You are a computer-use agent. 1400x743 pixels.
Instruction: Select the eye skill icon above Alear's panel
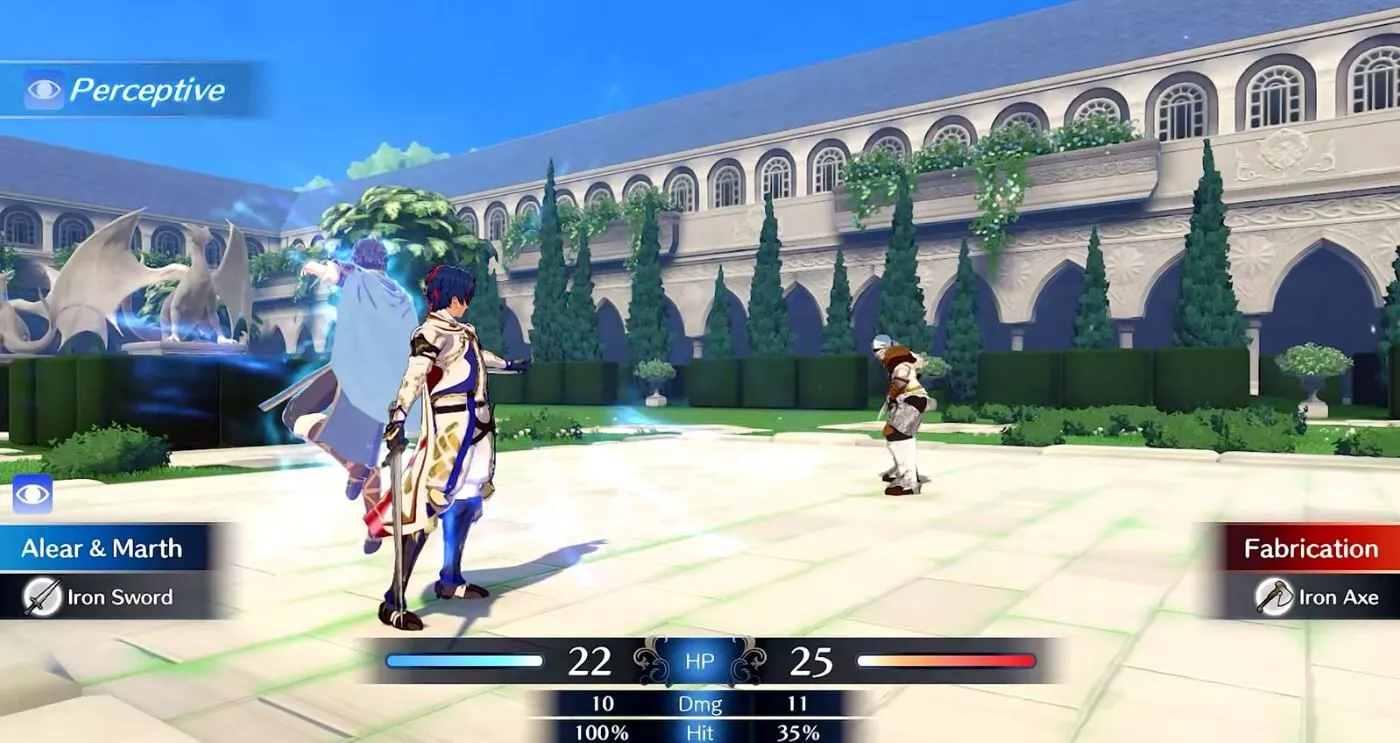pyautogui.click(x=32, y=495)
